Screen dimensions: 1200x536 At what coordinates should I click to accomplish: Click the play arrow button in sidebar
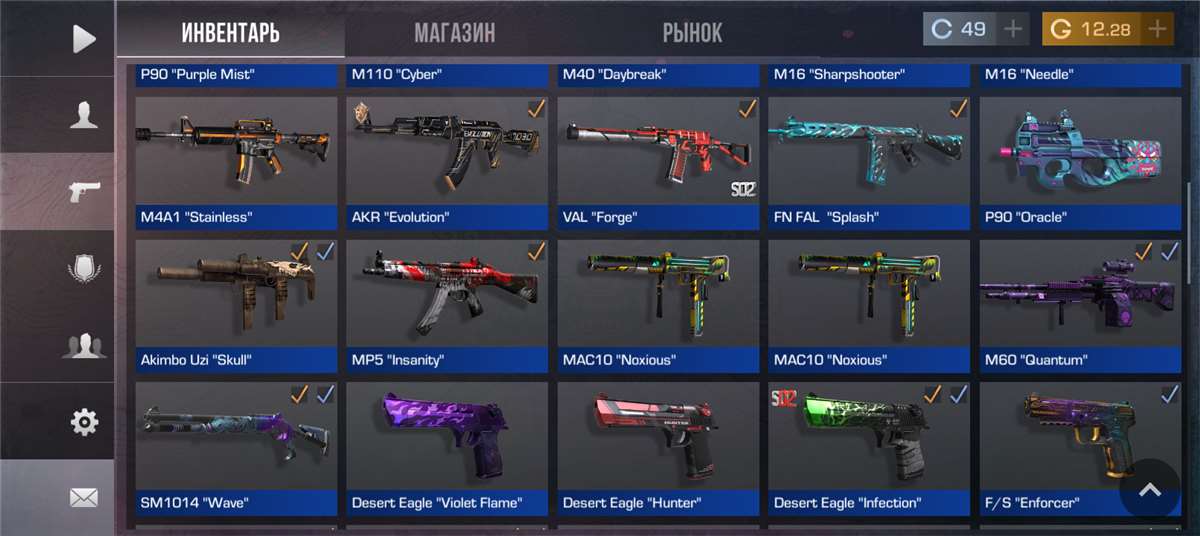pos(84,39)
